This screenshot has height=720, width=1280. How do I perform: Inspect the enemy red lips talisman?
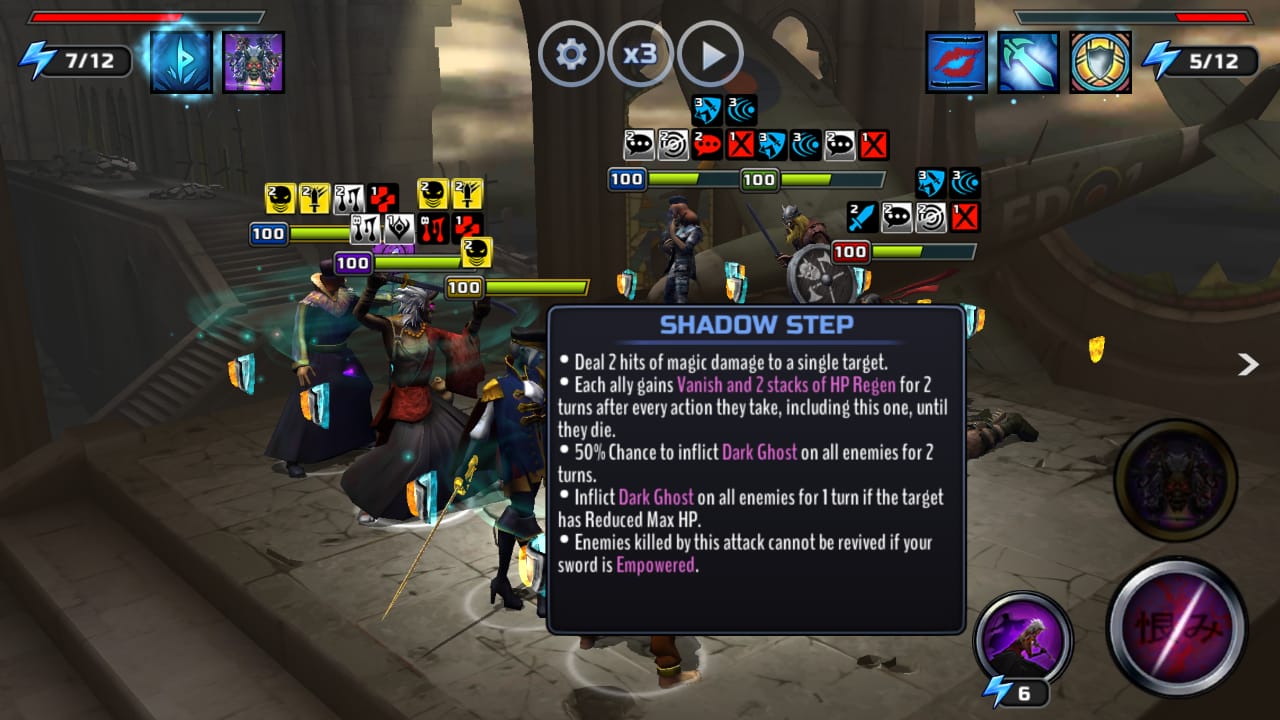coord(956,62)
